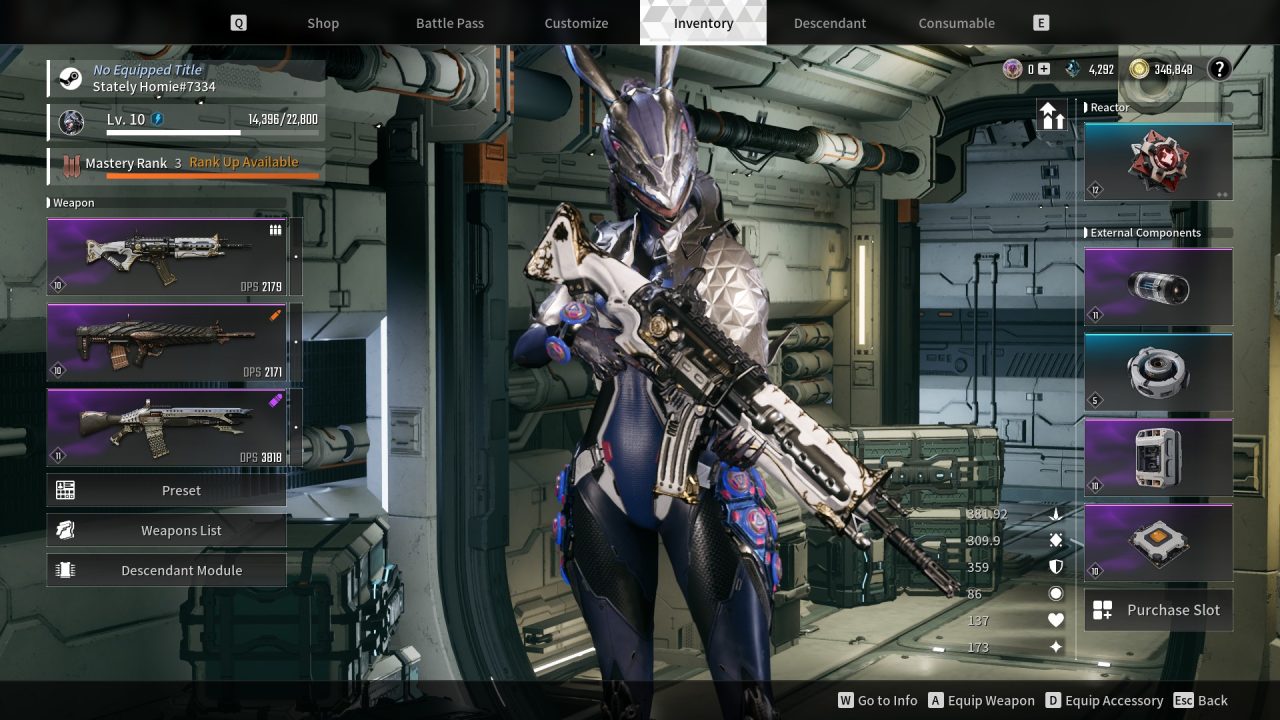Image resolution: width=1280 pixels, height=720 pixels.
Task: Purchase an additional inventory slot
Action: (1158, 610)
